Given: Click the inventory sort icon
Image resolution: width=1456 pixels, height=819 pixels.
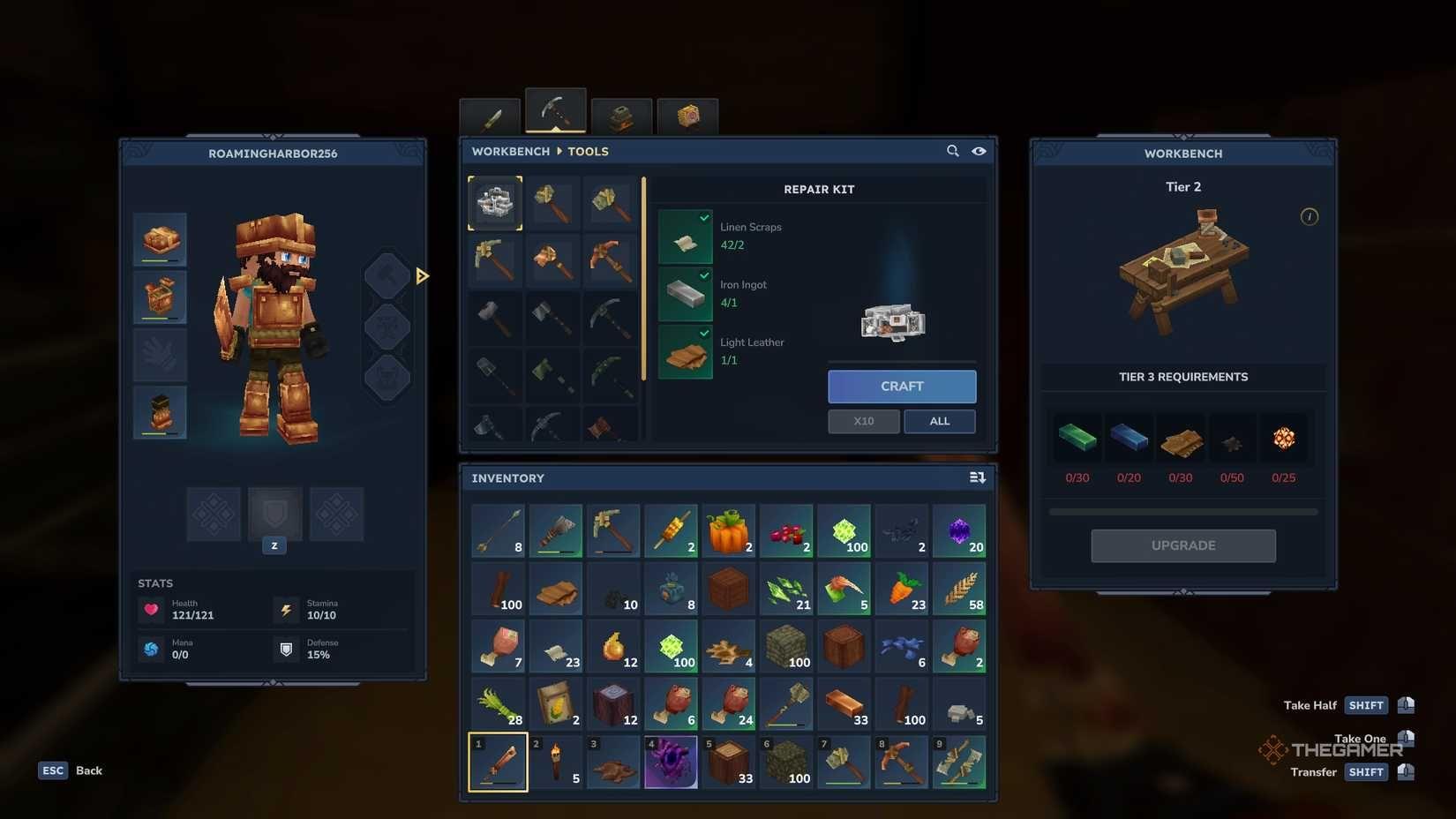Looking at the screenshot, I should pos(977,477).
